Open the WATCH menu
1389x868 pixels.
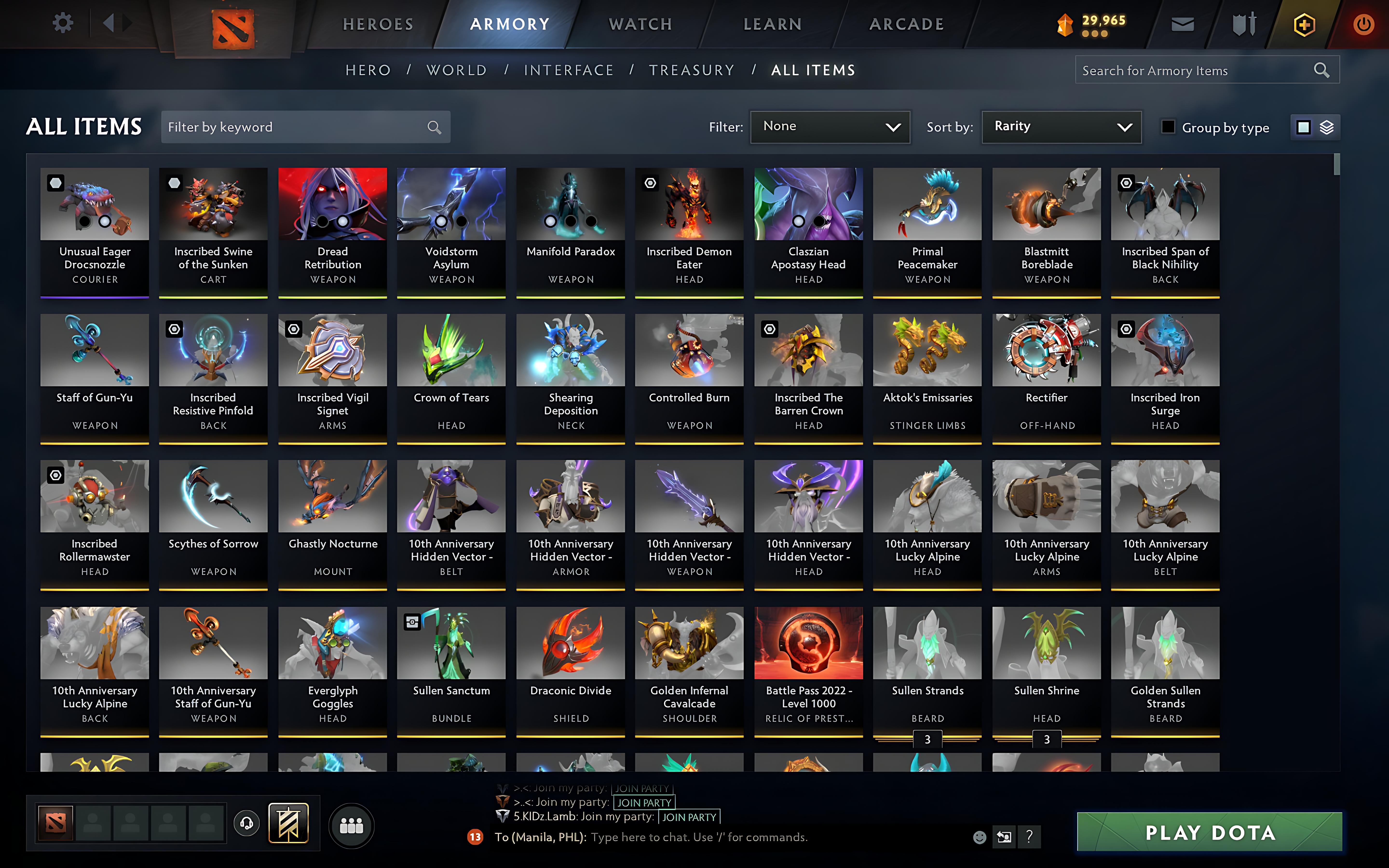coord(640,24)
